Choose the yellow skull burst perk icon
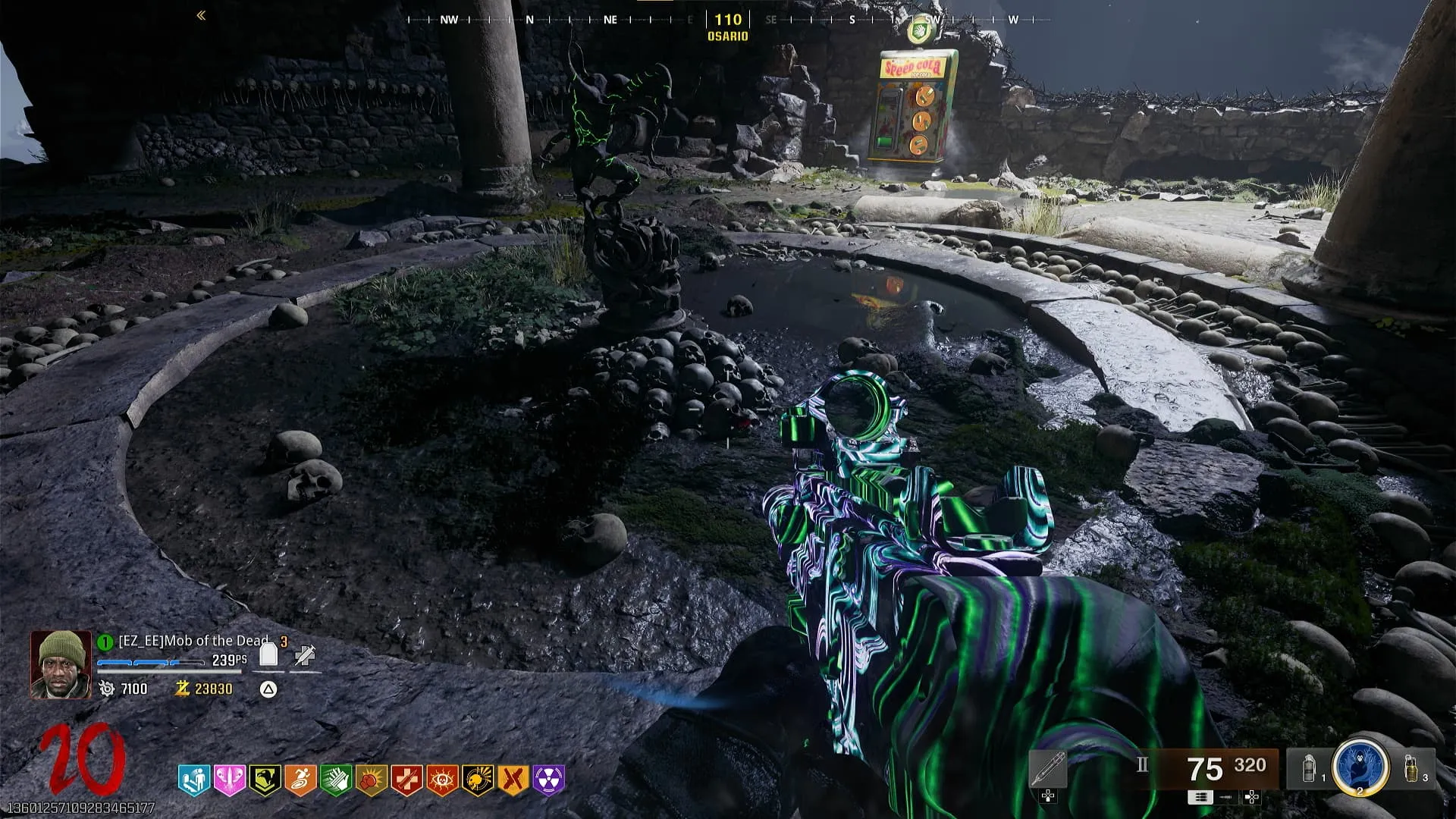1456x819 pixels. coord(478,780)
